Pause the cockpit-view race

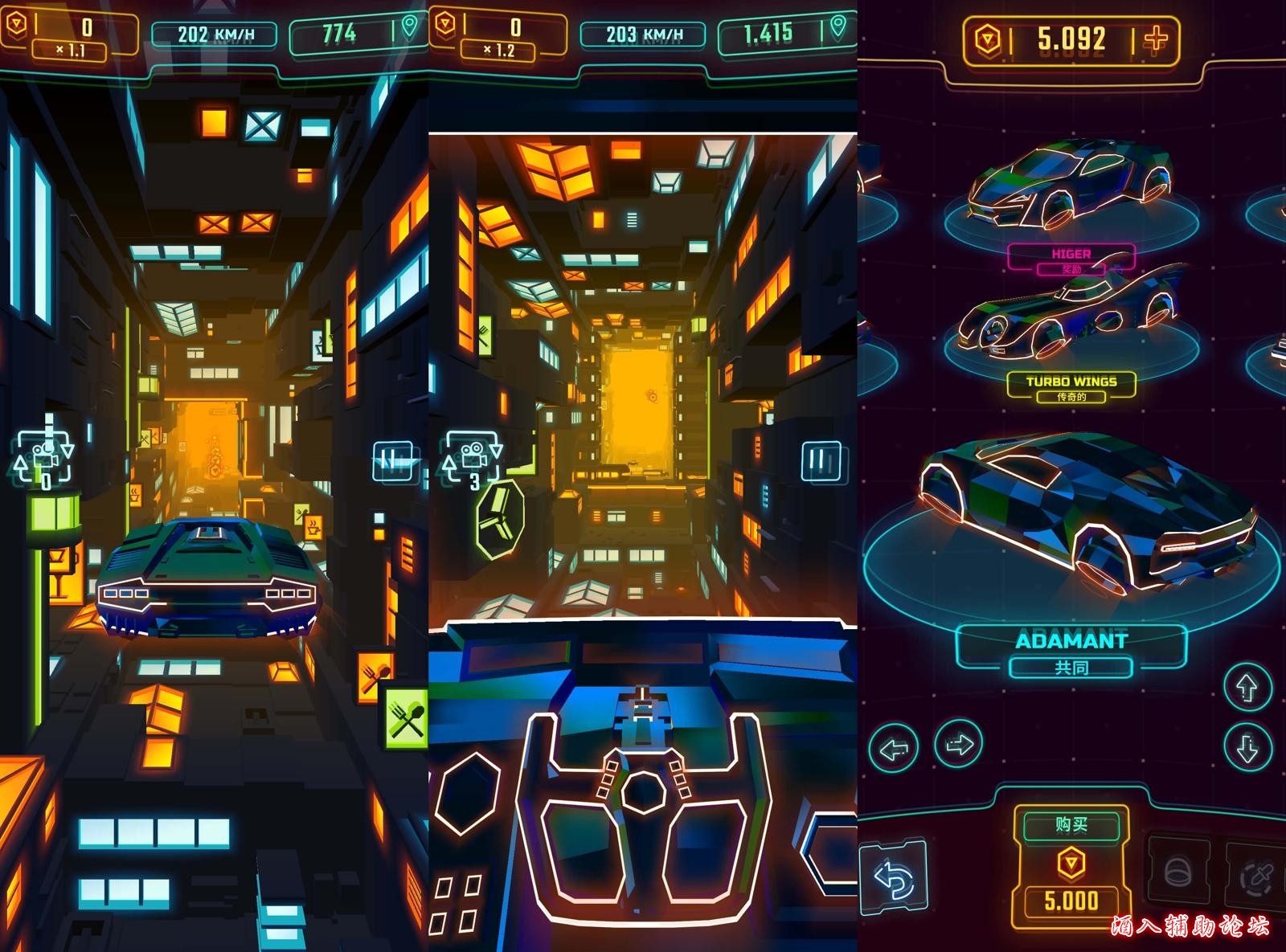coord(821,462)
